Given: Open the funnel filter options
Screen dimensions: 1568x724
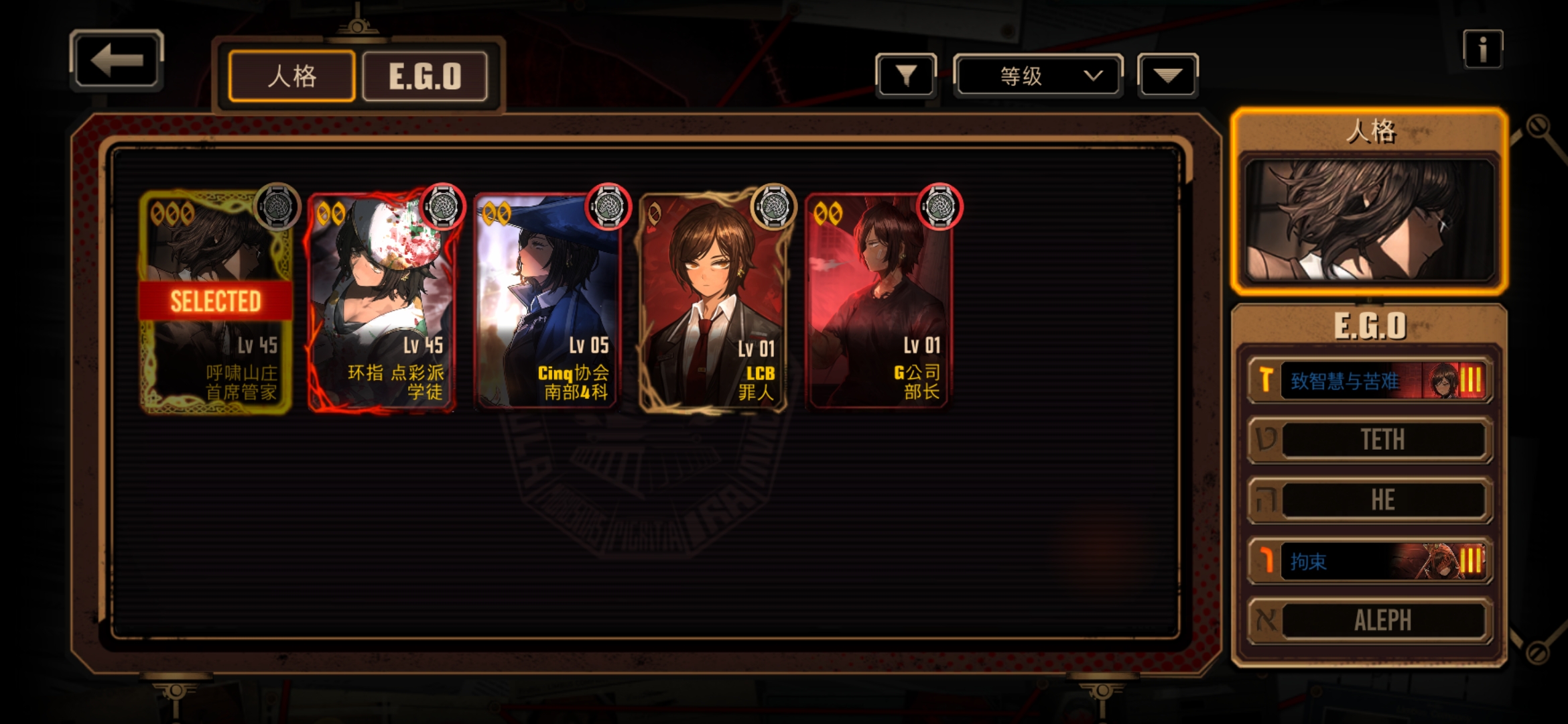Looking at the screenshot, I should [x=906, y=76].
